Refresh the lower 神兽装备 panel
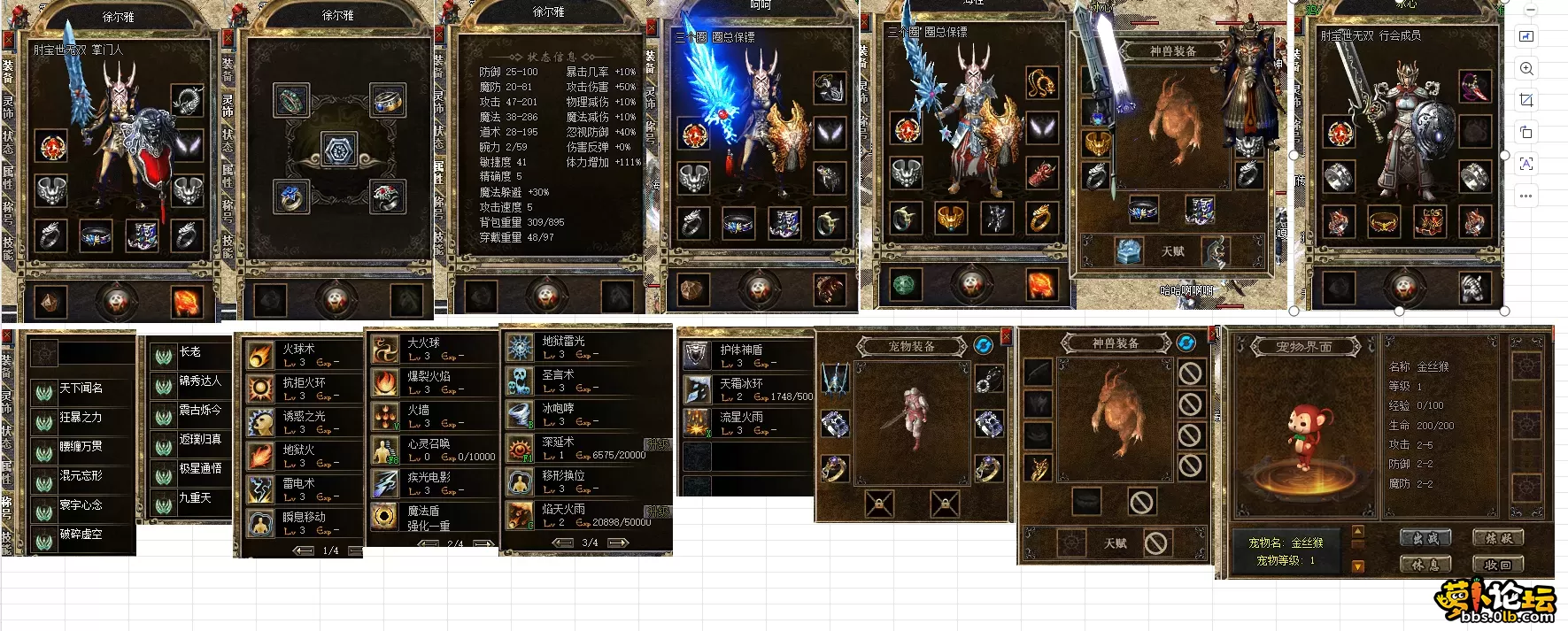This screenshot has width=1568, height=631. tap(1186, 342)
